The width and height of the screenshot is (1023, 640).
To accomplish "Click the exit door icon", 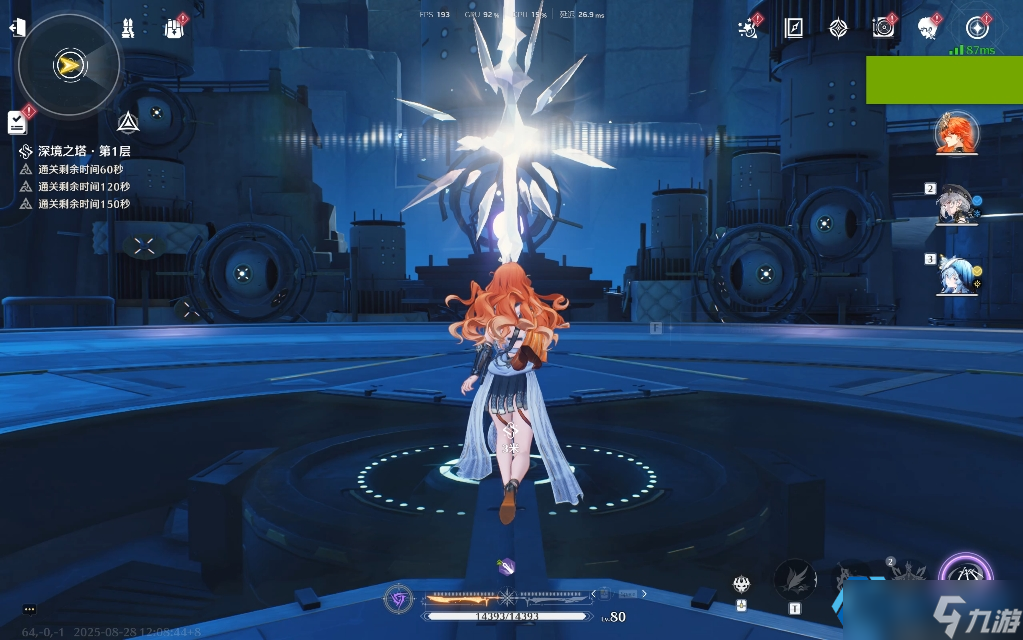I will (16, 27).
